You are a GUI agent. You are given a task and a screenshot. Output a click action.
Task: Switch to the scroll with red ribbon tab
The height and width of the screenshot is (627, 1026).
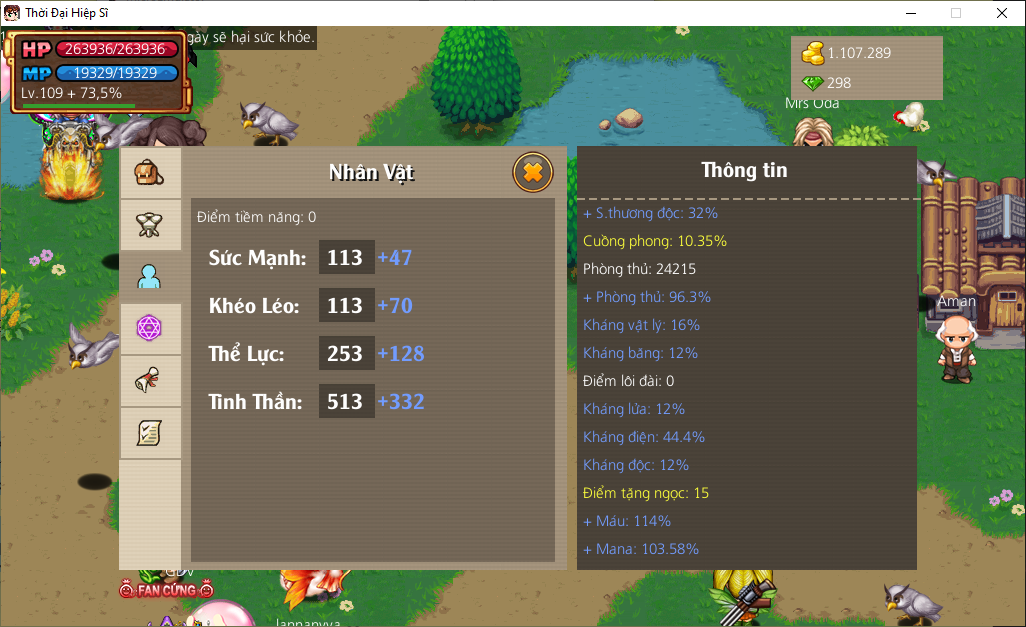(x=150, y=380)
